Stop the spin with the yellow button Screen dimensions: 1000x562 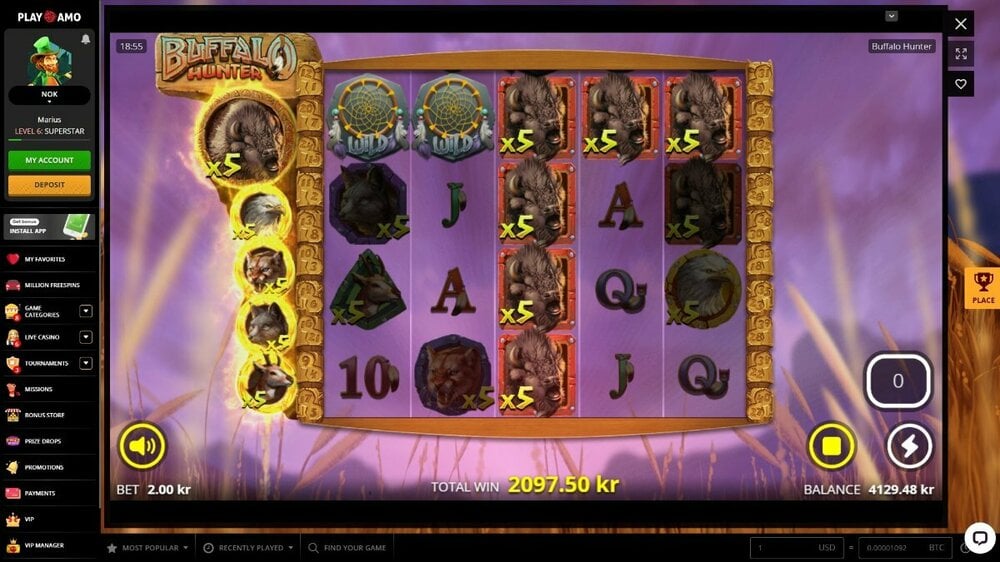(x=831, y=446)
